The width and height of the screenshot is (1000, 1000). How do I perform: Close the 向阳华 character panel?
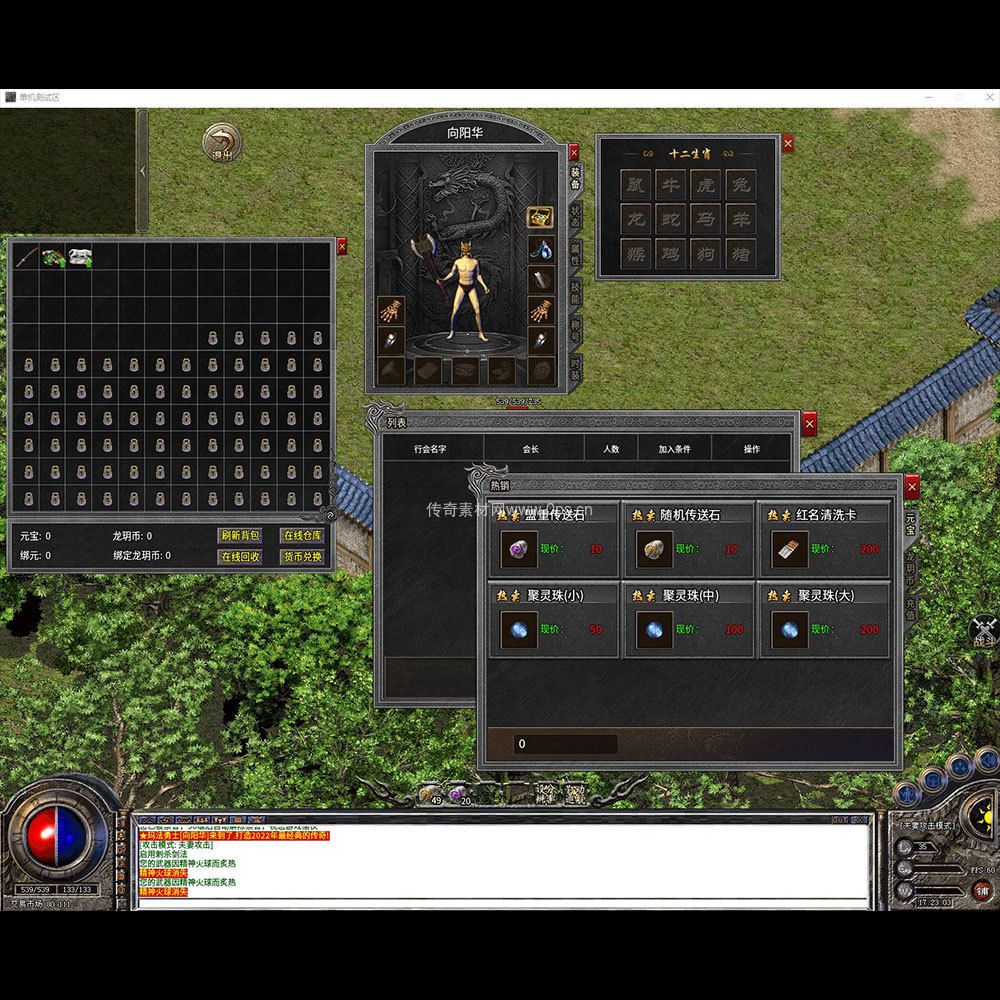tap(573, 152)
